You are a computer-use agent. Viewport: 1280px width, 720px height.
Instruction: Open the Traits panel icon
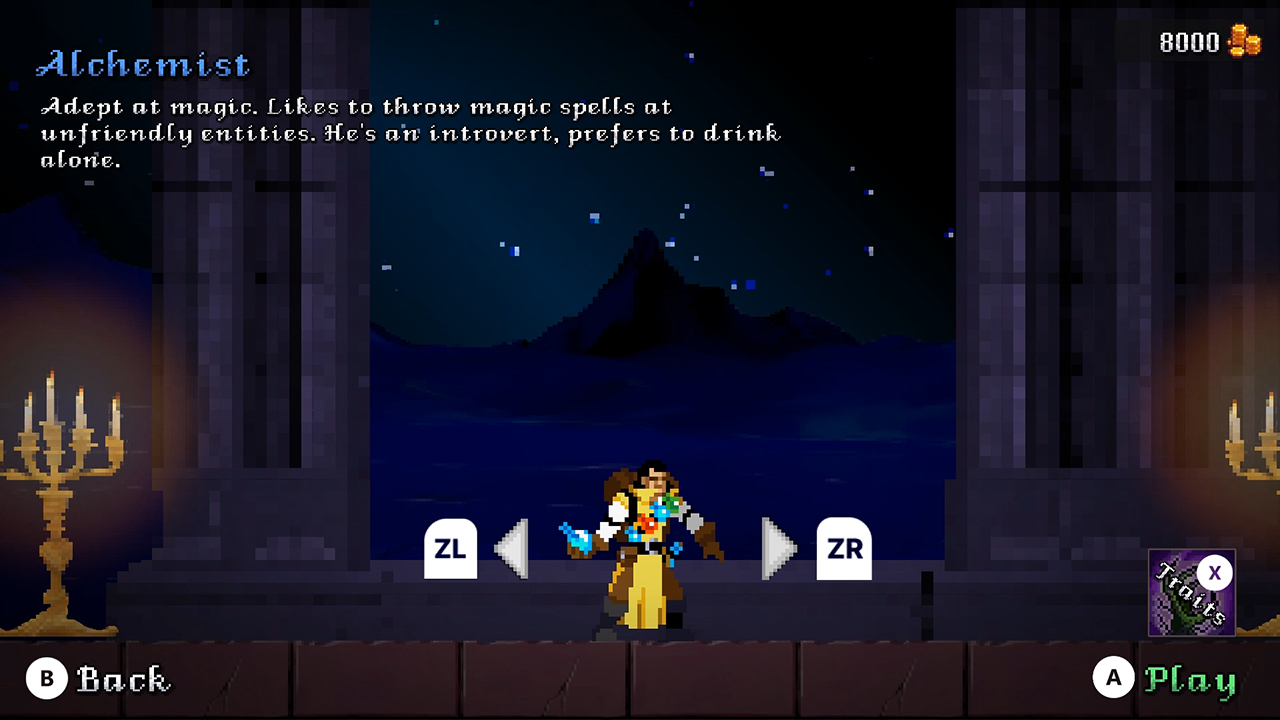coord(1192,592)
